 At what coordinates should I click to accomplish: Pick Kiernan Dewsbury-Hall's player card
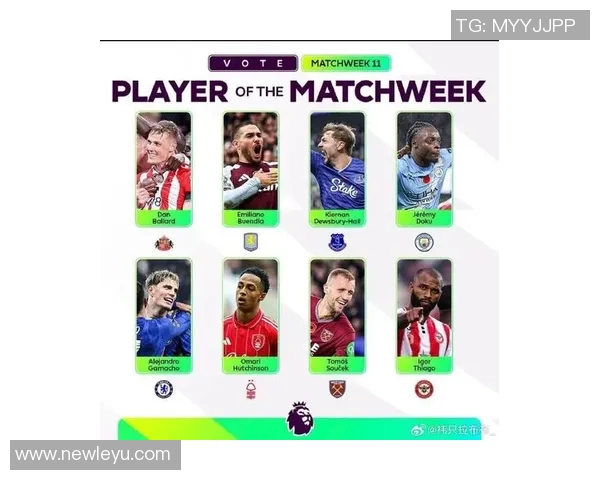point(337,168)
